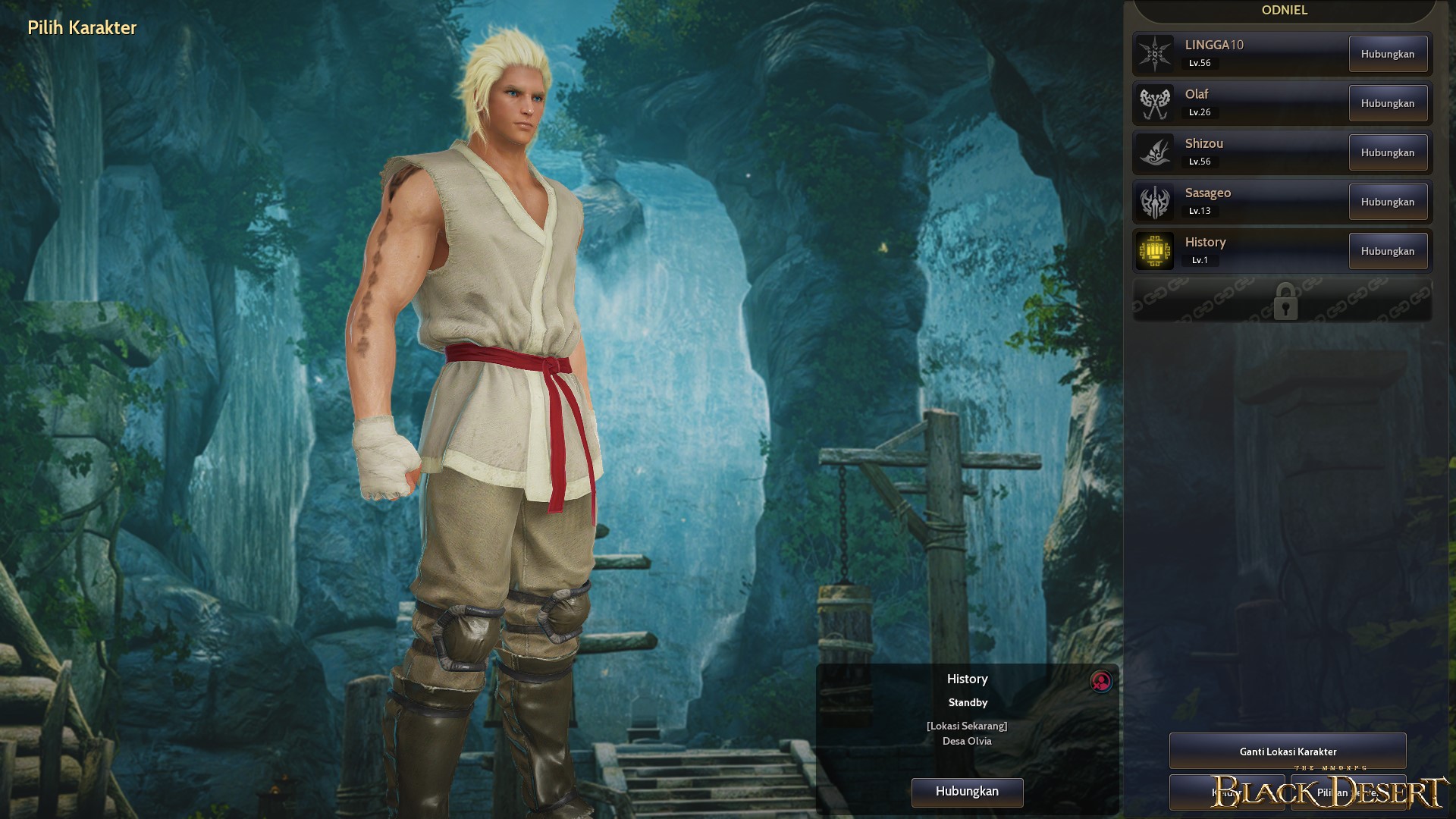
Task: Click Hubungkan in the History info panel
Action: 967,792
